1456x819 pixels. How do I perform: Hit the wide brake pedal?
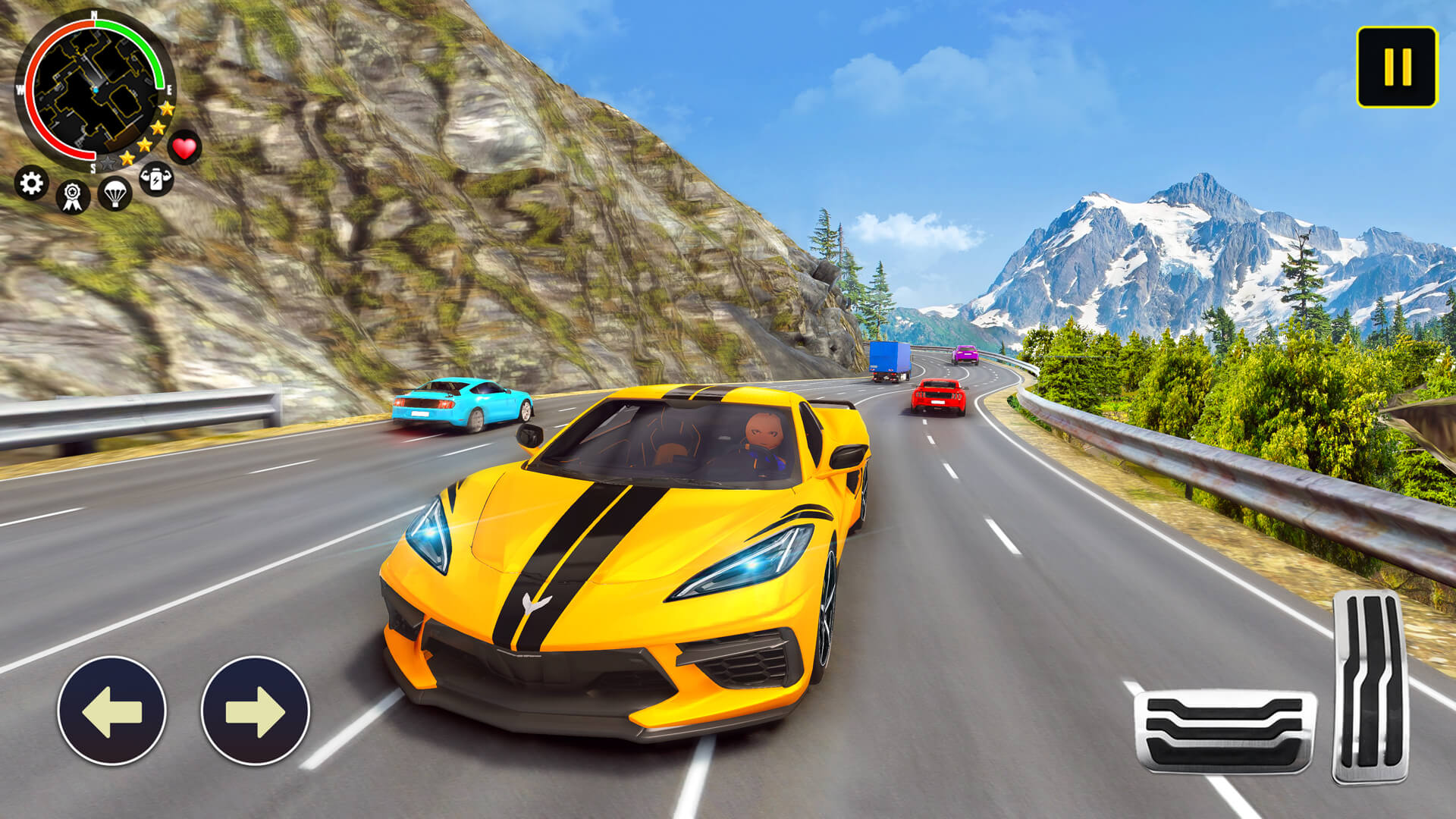[1224, 731]
